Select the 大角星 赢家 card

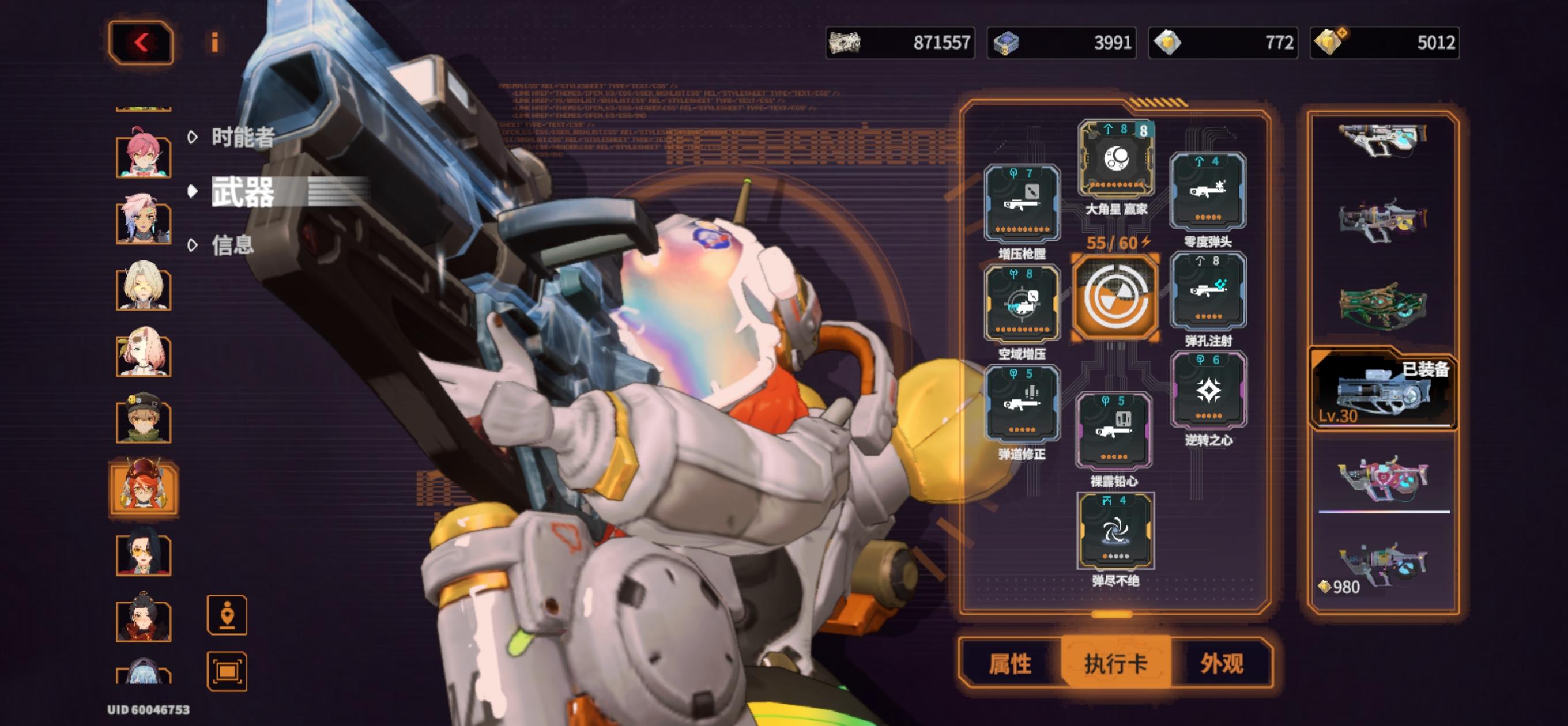coord(1115,160)
